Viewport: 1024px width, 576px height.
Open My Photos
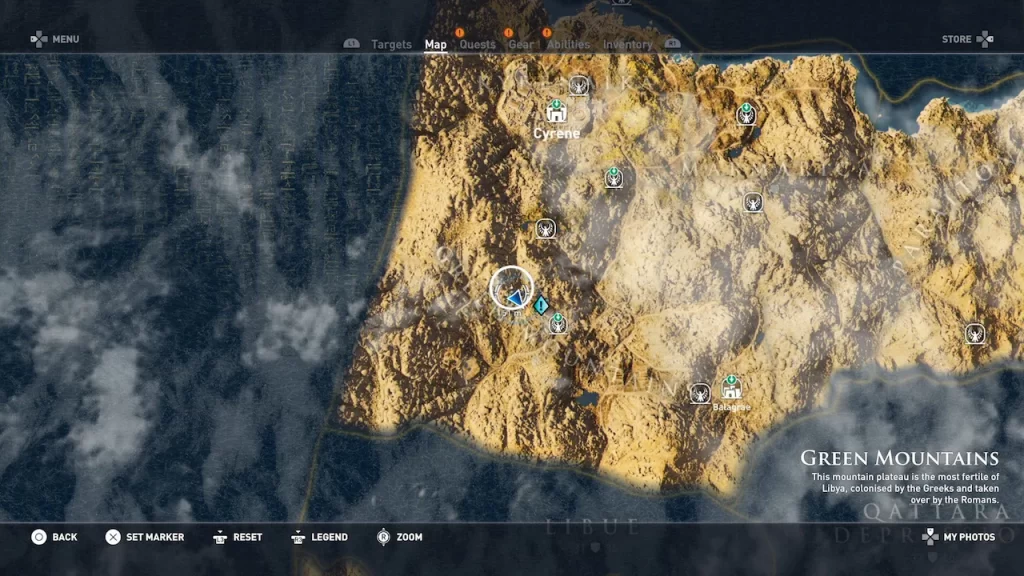tap(958, 537)
